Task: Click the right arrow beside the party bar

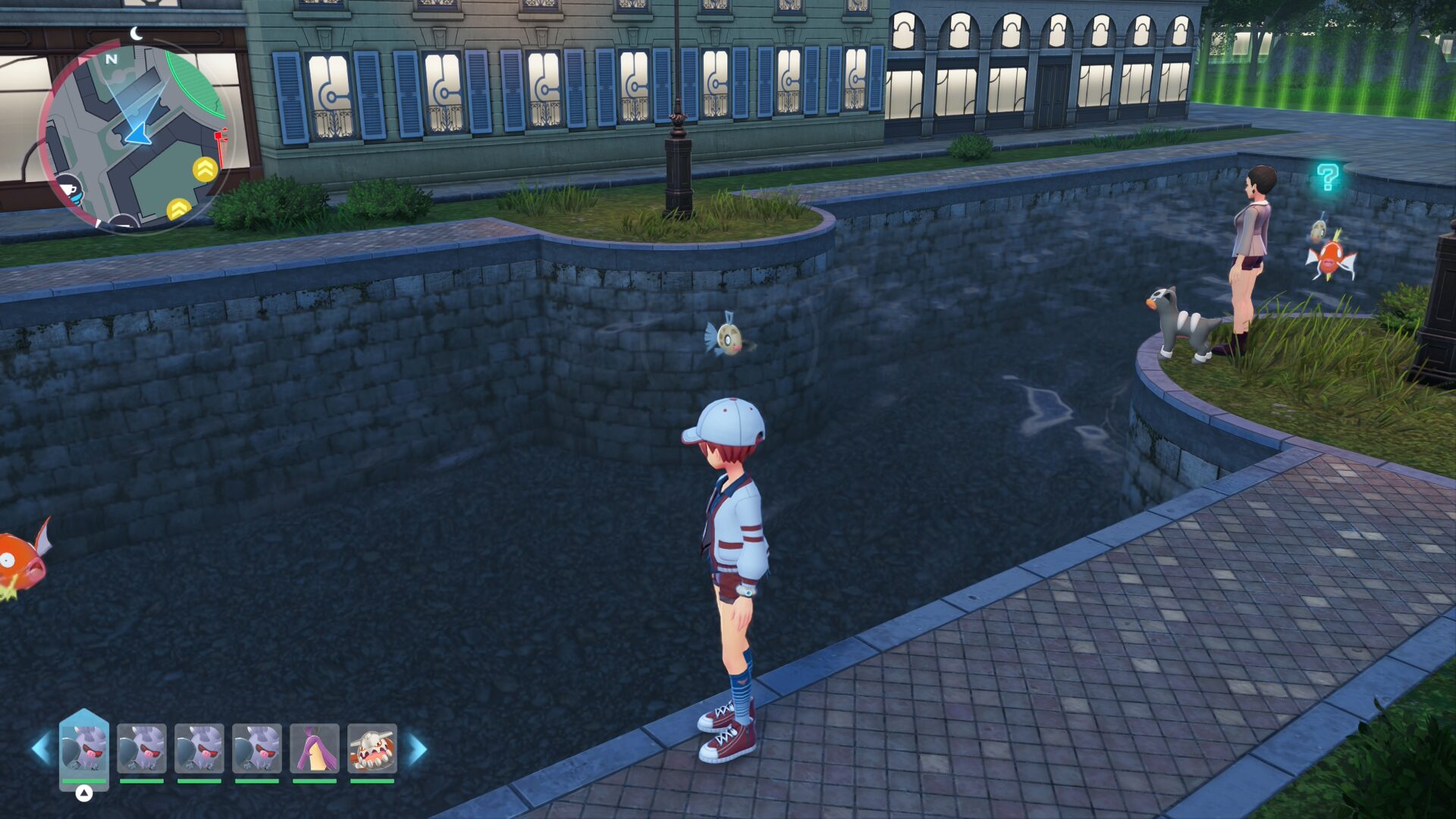Action: 418,749
